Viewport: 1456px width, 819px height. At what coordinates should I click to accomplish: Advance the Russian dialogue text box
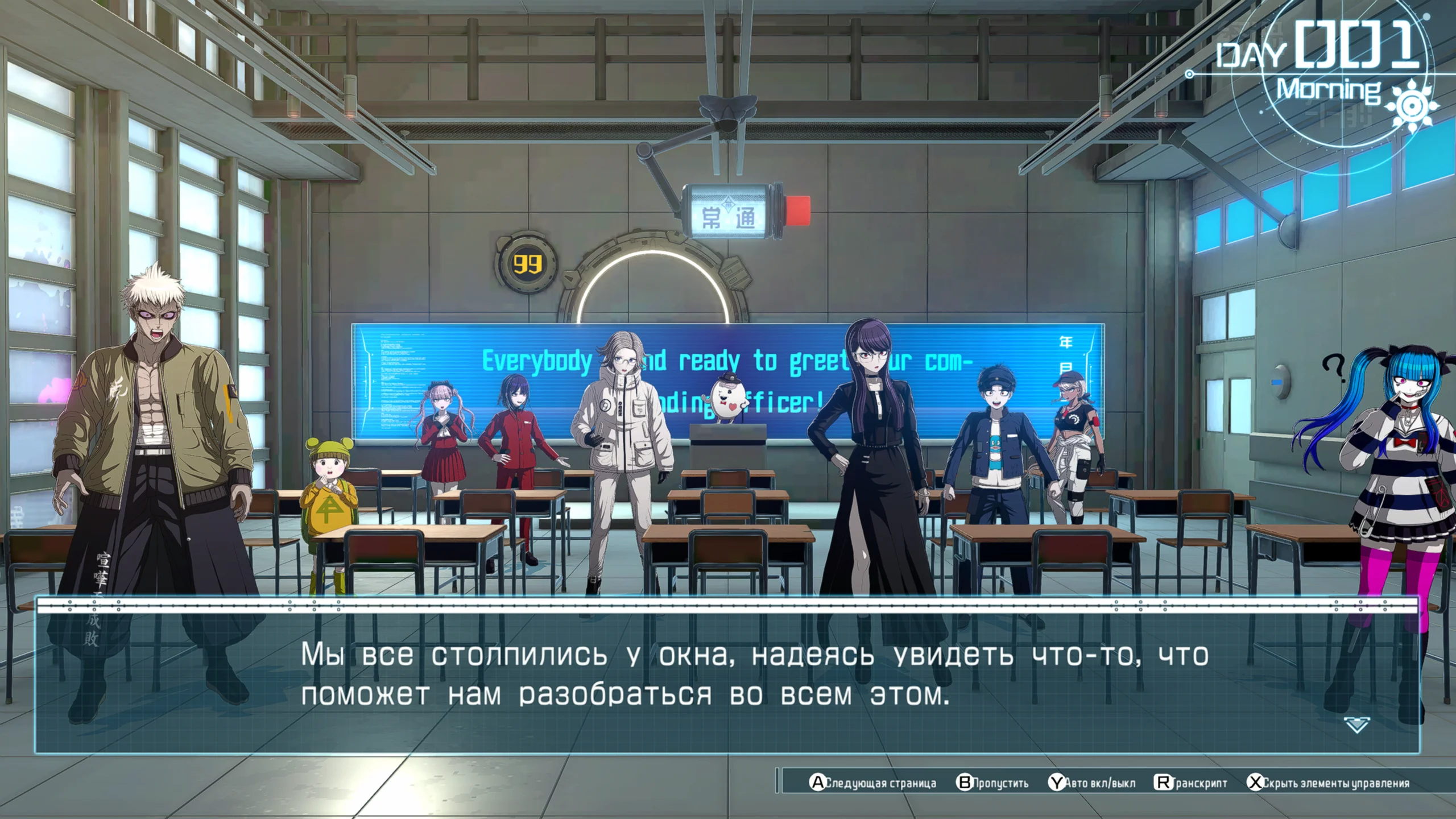727,677
